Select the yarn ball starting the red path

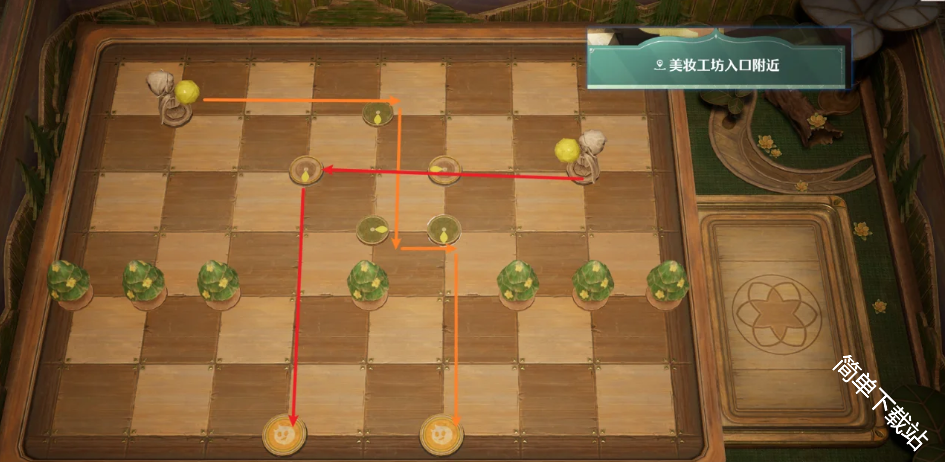click(x=568, y=151)
